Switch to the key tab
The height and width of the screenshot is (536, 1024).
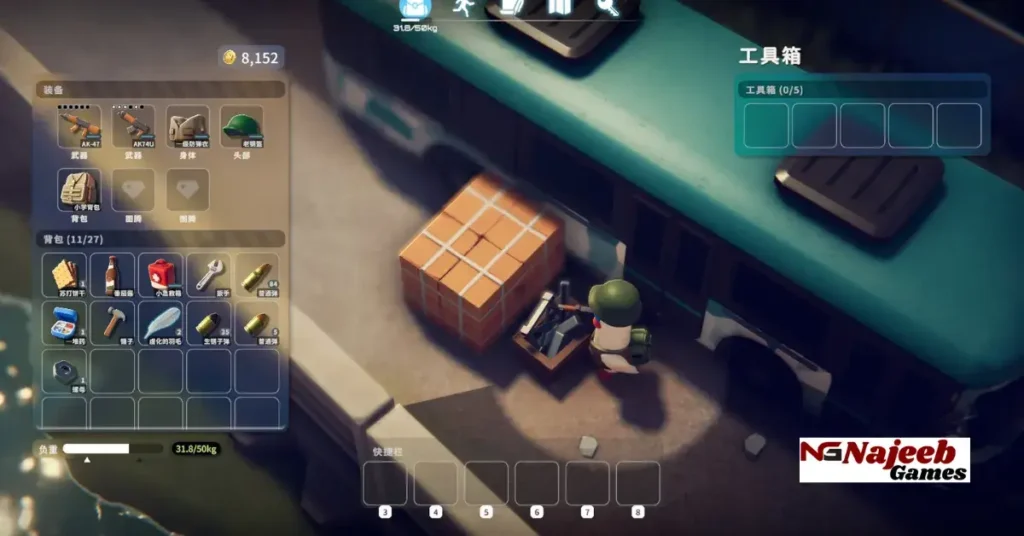[x=607, y=7]
